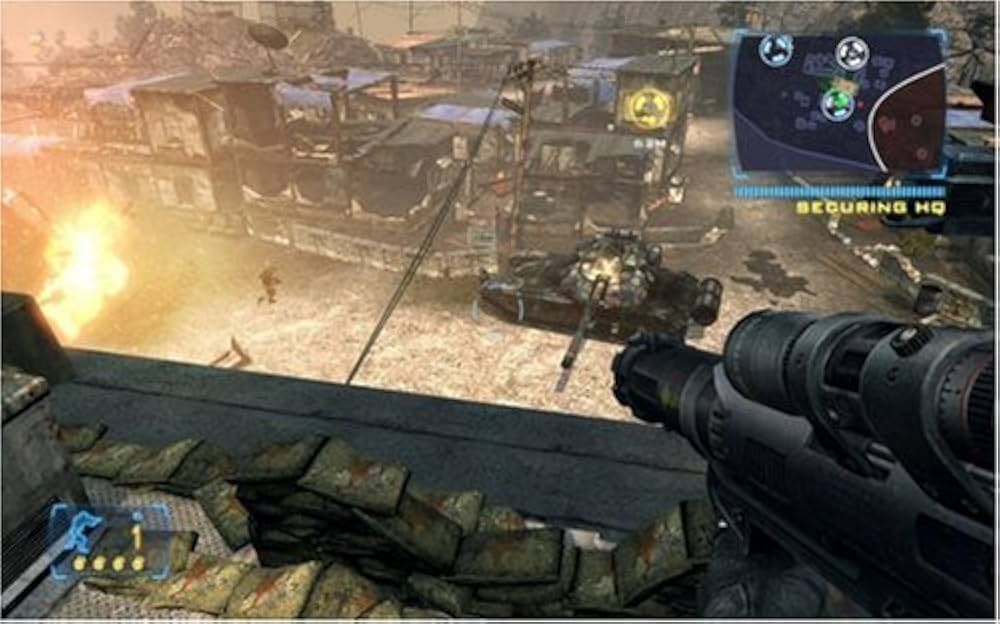
Task: Select the green-centered marker on the minimap
Action: [x=837, y=104]
